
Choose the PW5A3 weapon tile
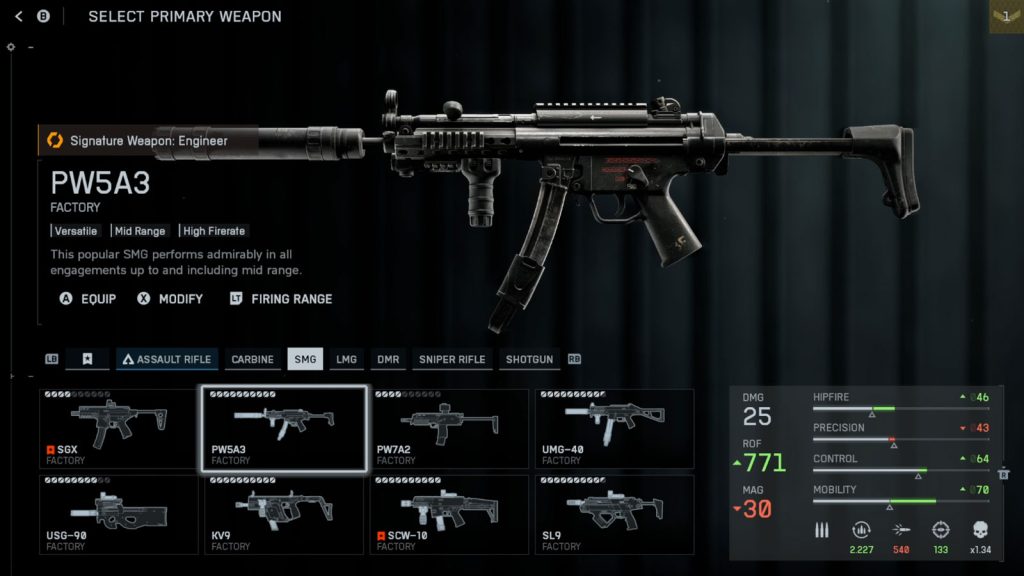pyautogui.click(x=285, y=429)
